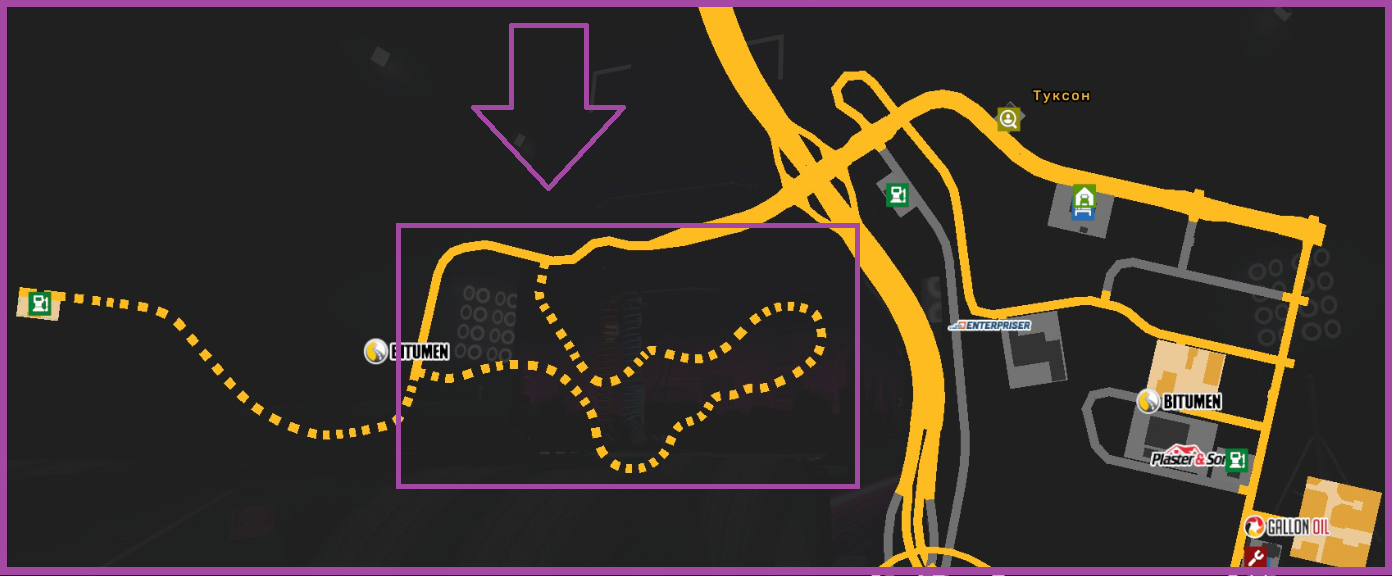This screenshot has width=1392, height=576.
Task: Open the Enterpriser company marker
Action: coord(989,325)
